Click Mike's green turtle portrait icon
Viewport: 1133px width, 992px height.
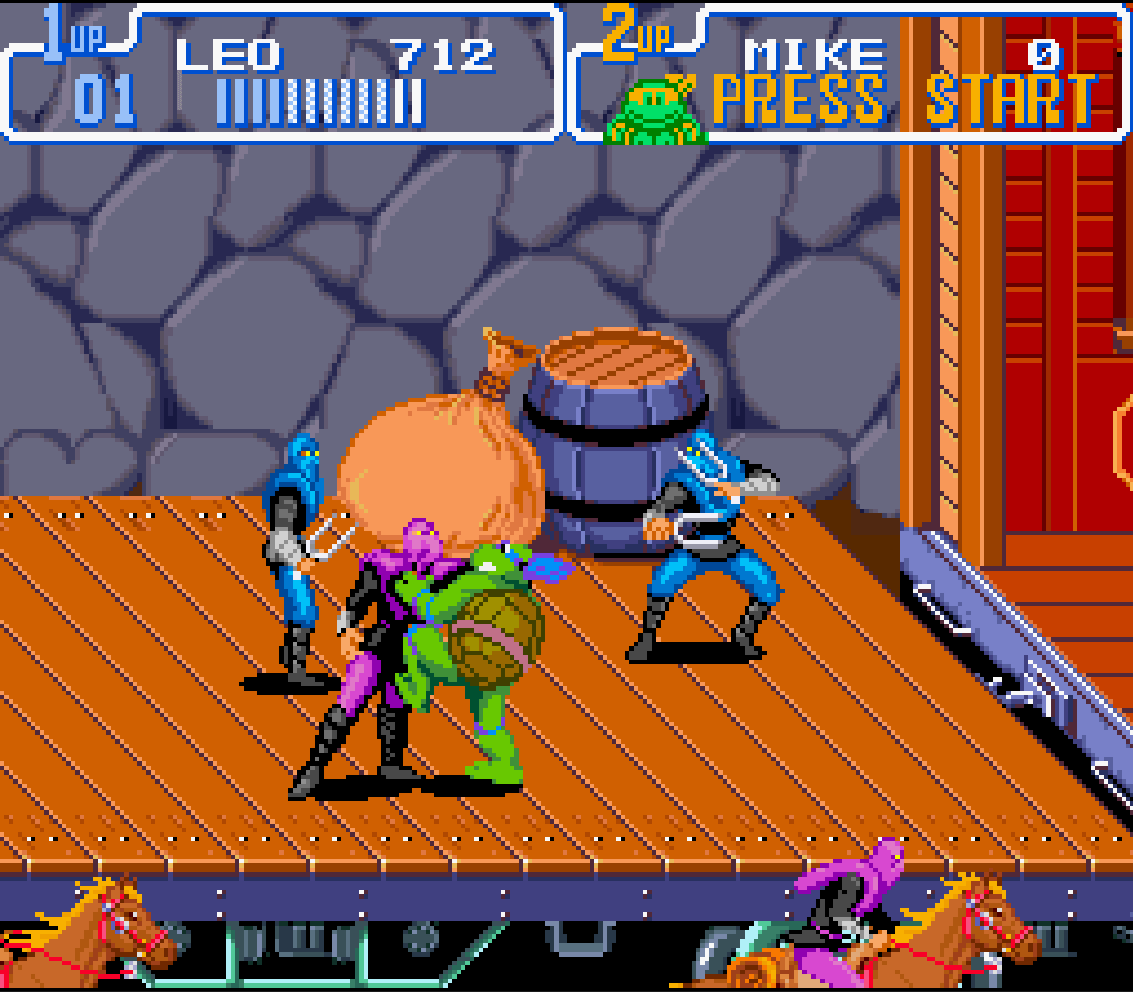pos(653,108)
